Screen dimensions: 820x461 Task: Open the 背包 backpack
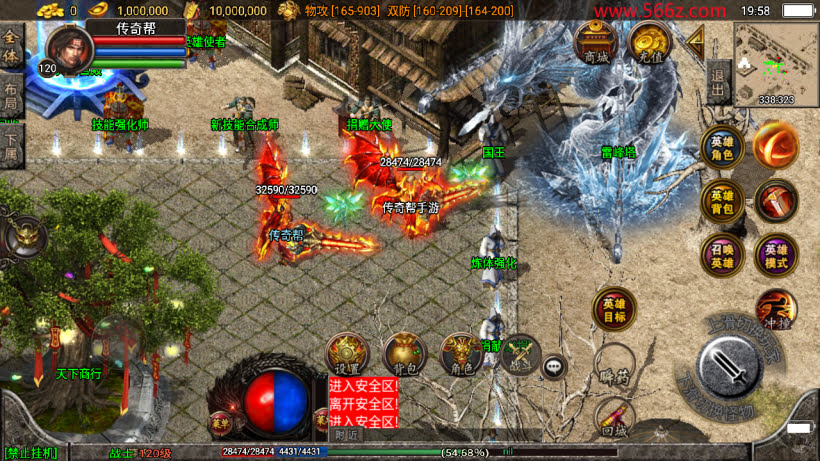[405, 354]
